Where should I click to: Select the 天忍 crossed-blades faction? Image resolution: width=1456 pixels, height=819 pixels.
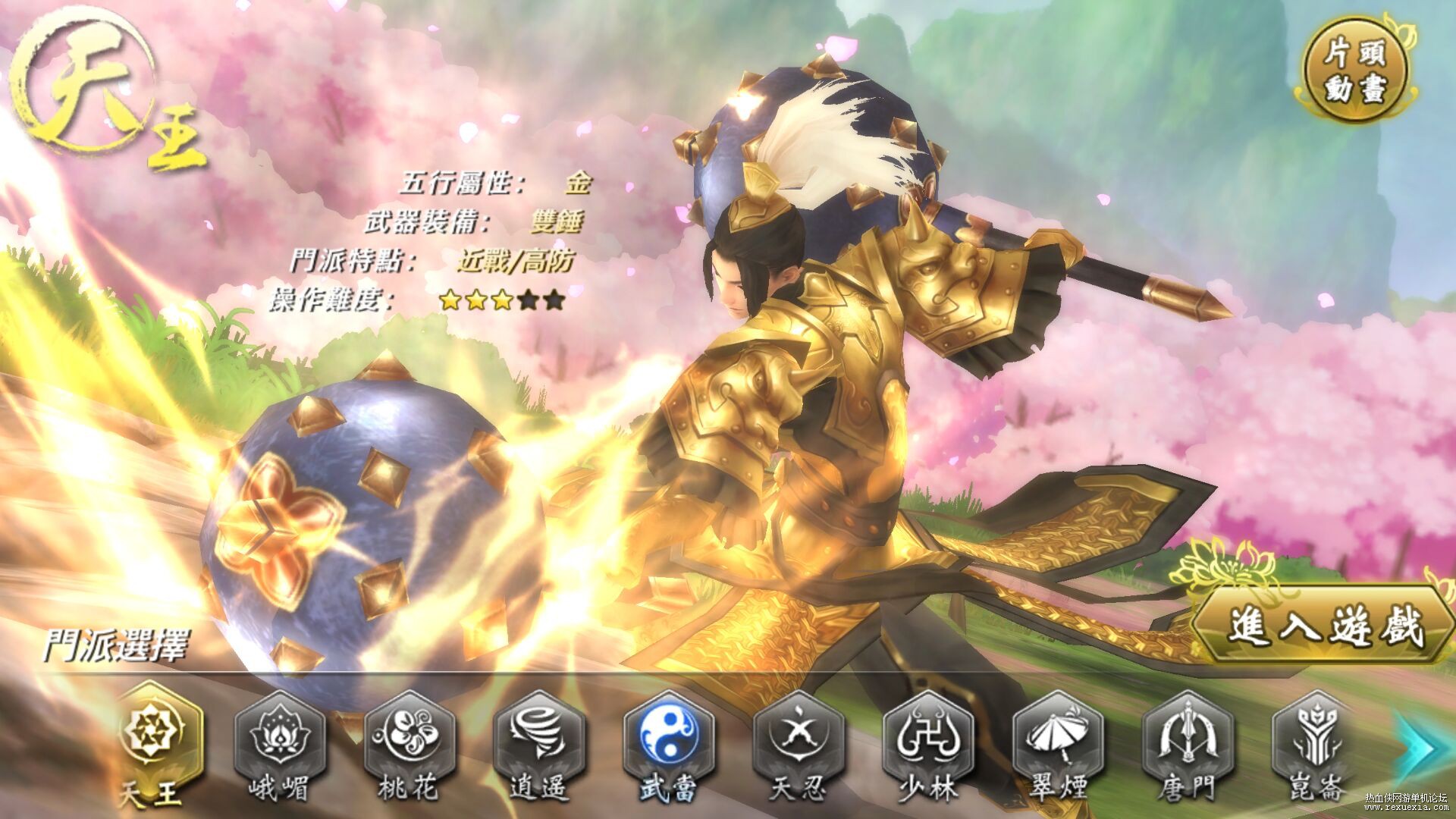point(798,733)
